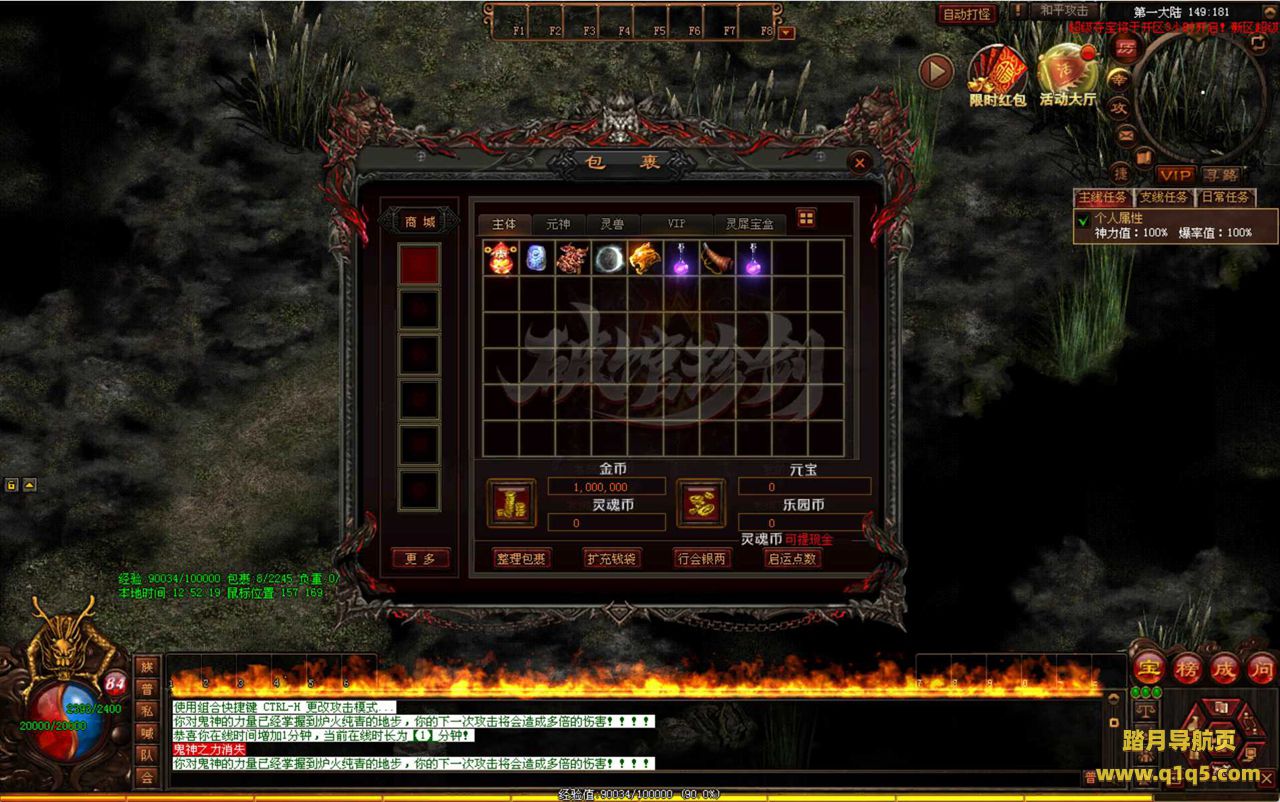Click the 整理包裹 sort button
This screenshot has height=802, width=1280.
click(x=522, y=559)
